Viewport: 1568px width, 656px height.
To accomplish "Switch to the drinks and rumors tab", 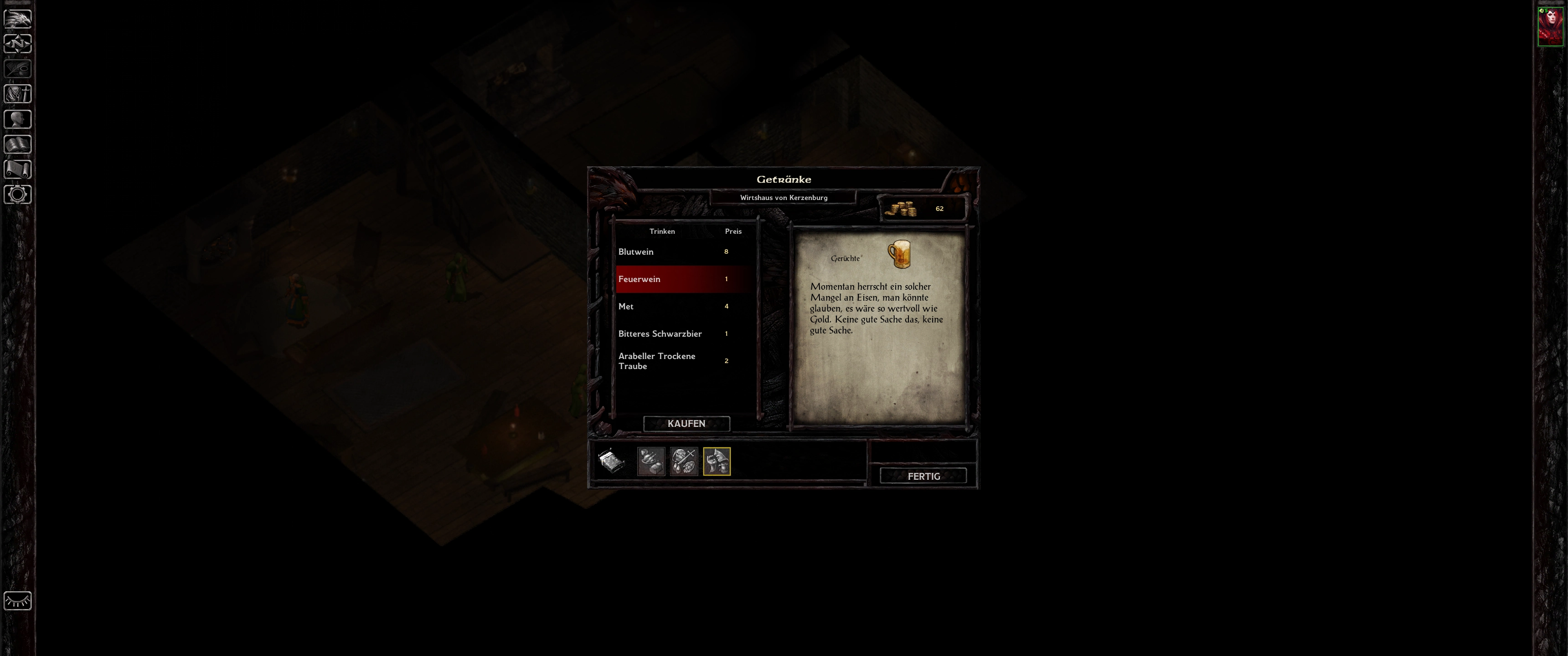I will [717, 461].
